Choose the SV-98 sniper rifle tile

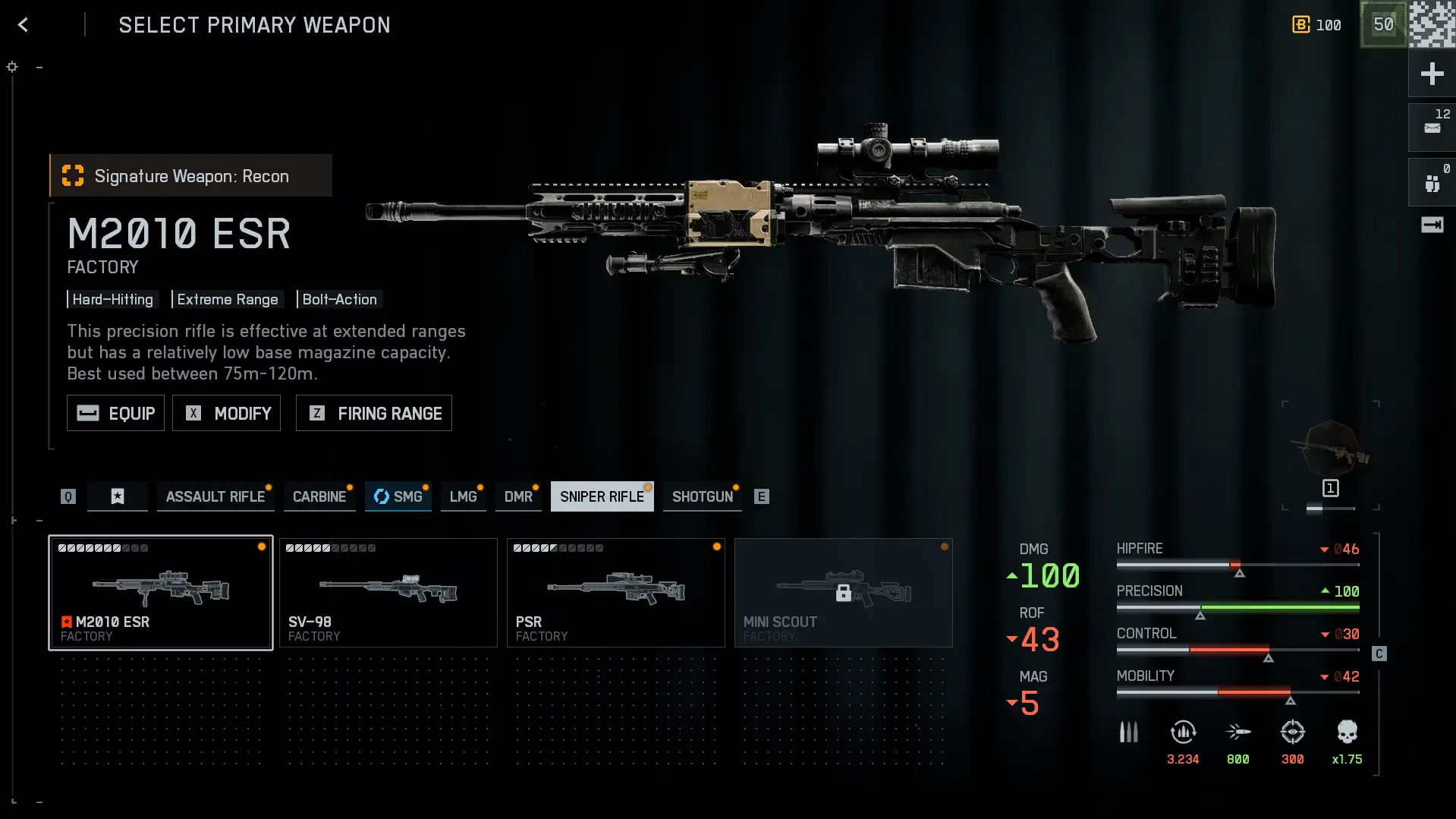388,592
